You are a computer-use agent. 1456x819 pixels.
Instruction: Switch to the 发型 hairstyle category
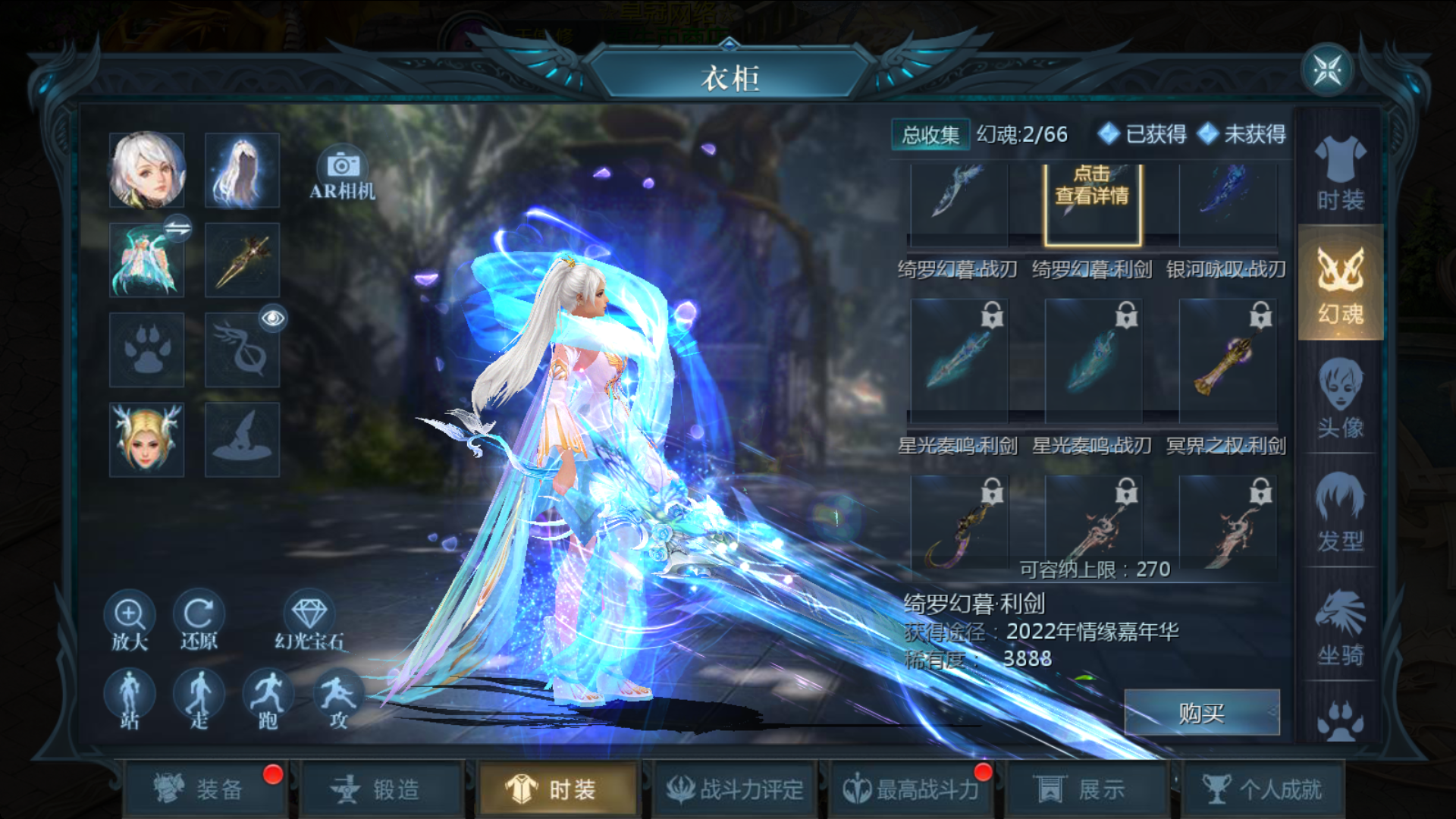point(1340,512)
